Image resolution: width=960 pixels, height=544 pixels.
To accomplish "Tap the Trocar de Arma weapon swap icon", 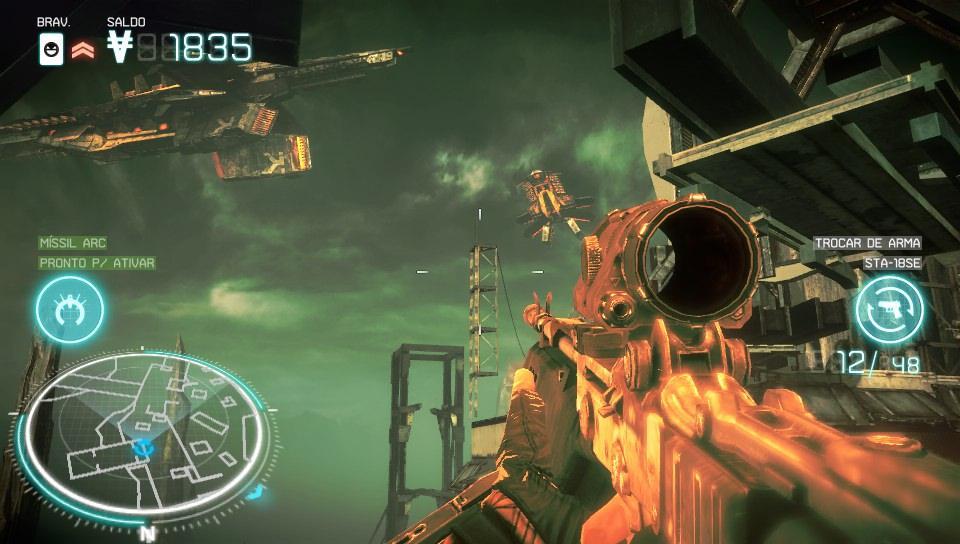I will tap(888, 307).
